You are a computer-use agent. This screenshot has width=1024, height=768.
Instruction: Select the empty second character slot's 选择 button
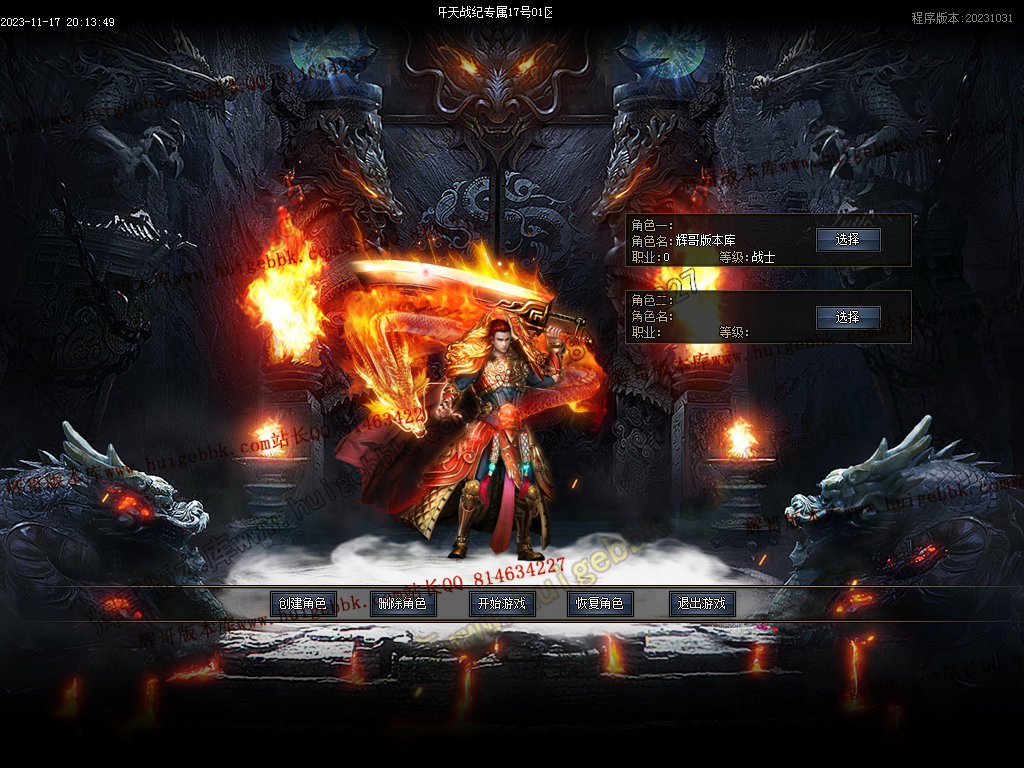point(848,317)
